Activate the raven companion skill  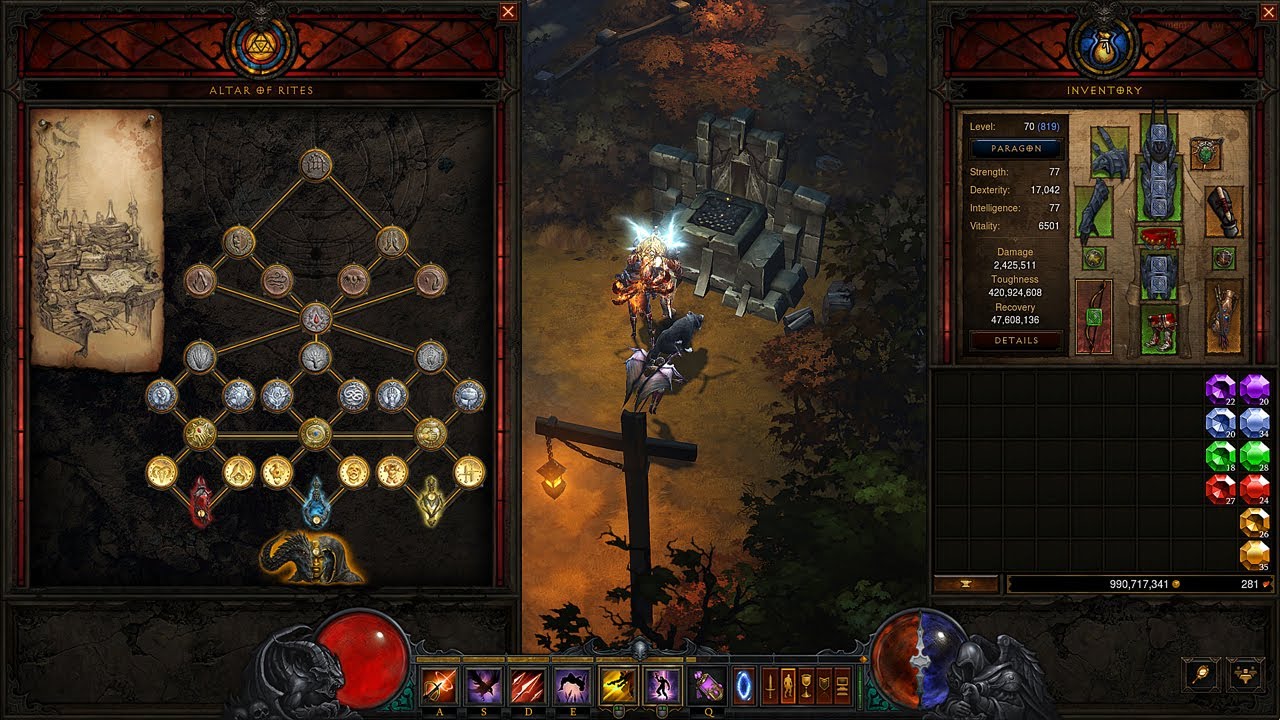[x=484, y=685]
